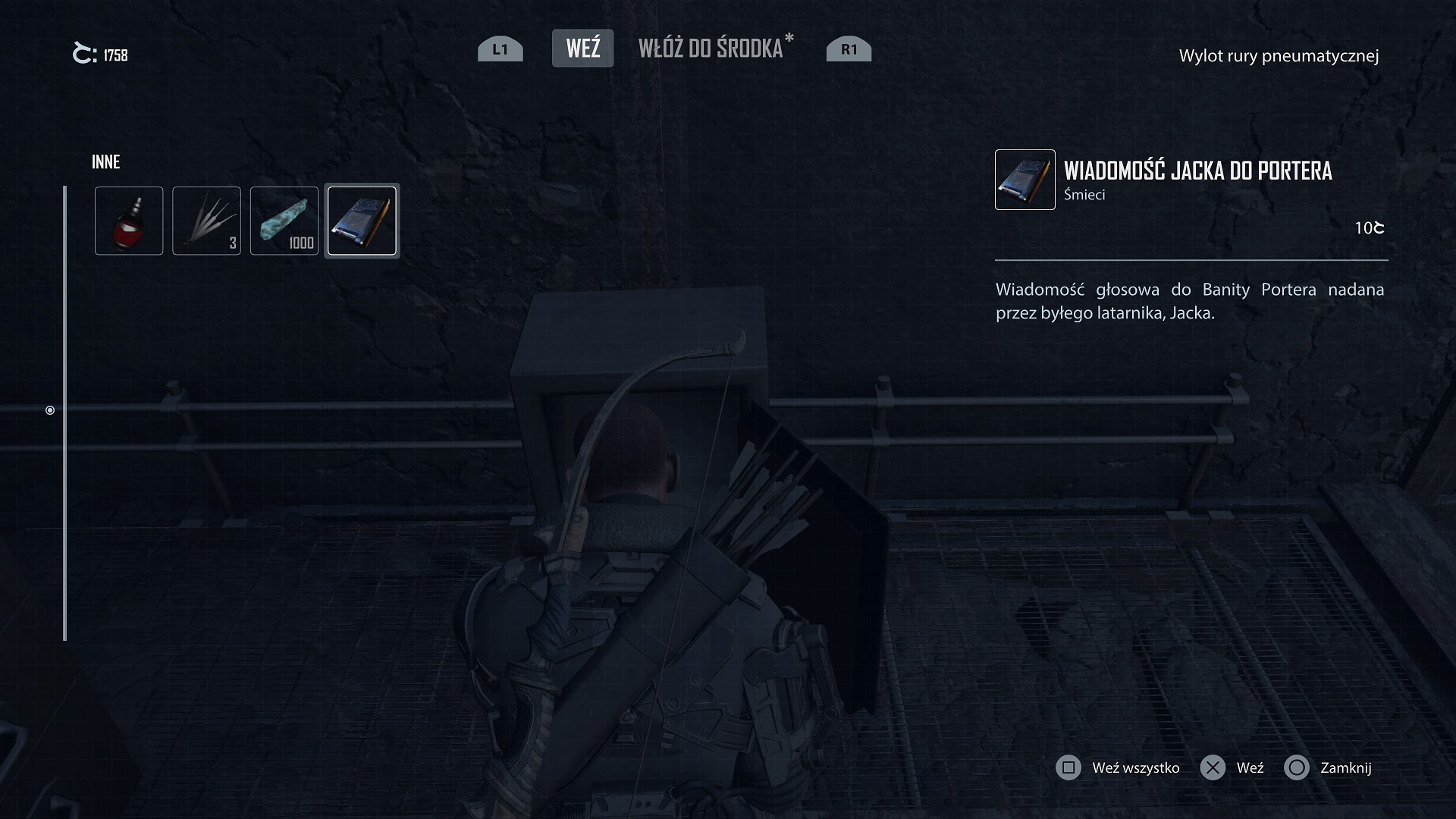1456x819 pixels.
Task: Click the Weź wszystko take-all option
Action: tap(1119, 768)
